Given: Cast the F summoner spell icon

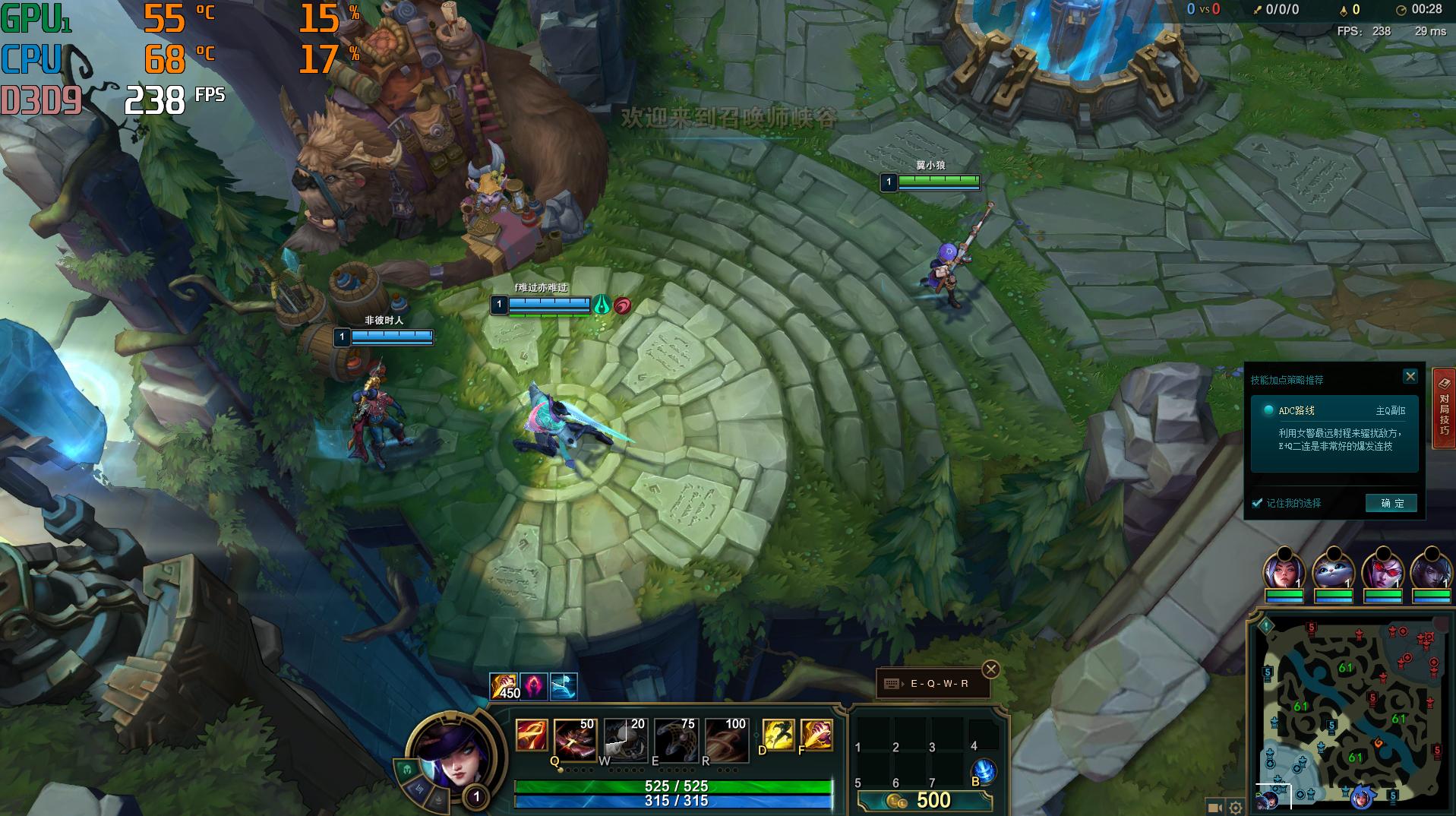Looking at the screenshot, I should click(x=816, y=735).
